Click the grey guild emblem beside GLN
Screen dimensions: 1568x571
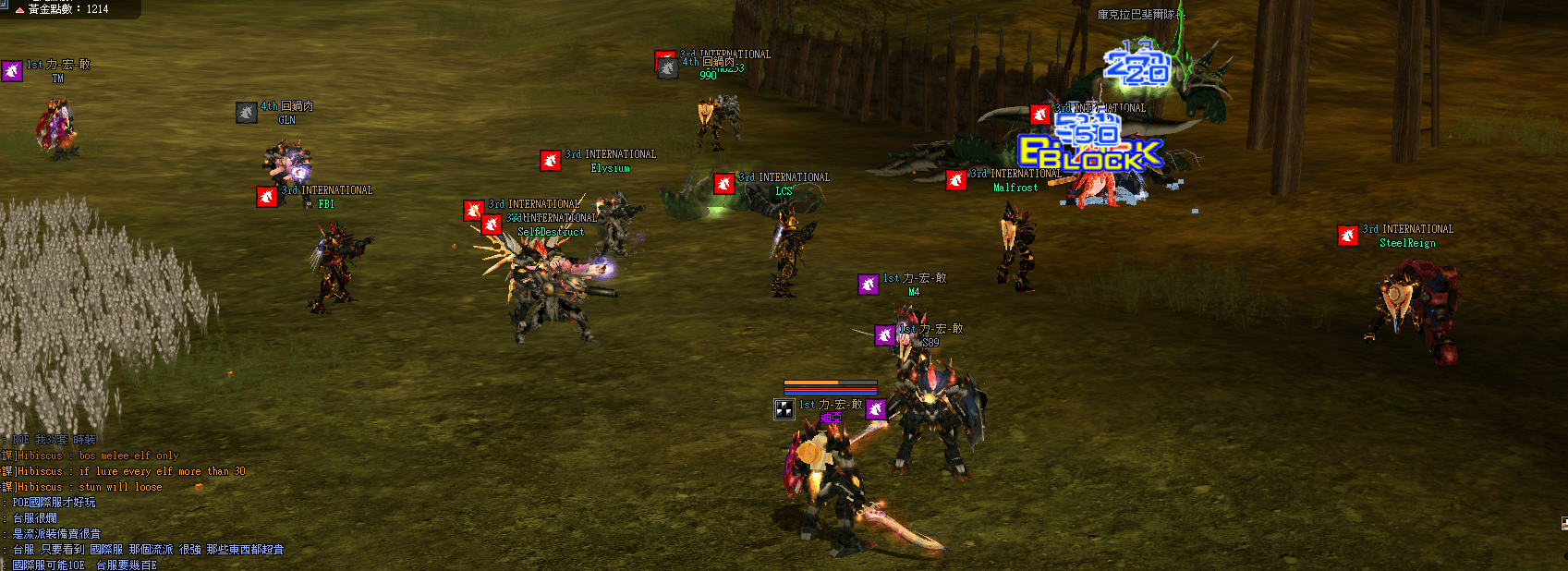pyautogui.click(x=246, y=113)
